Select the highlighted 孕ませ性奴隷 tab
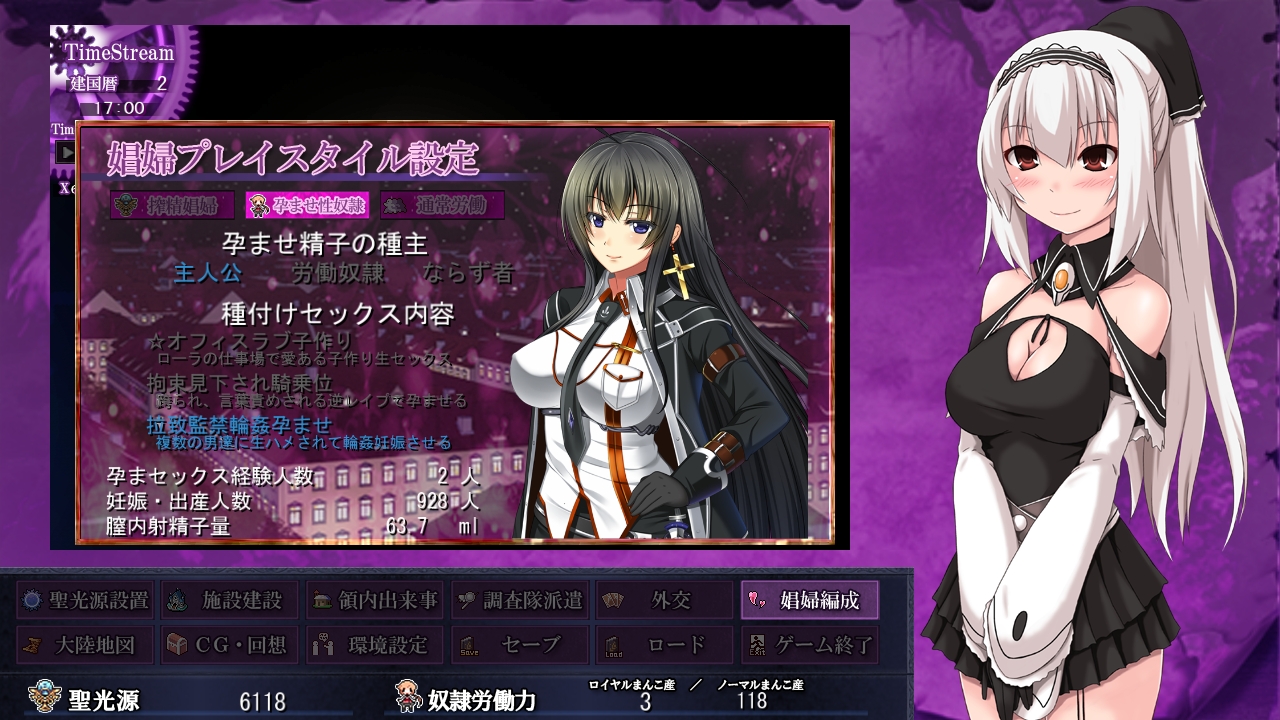This screenshot has width=1280, height=720. [308, 207]
